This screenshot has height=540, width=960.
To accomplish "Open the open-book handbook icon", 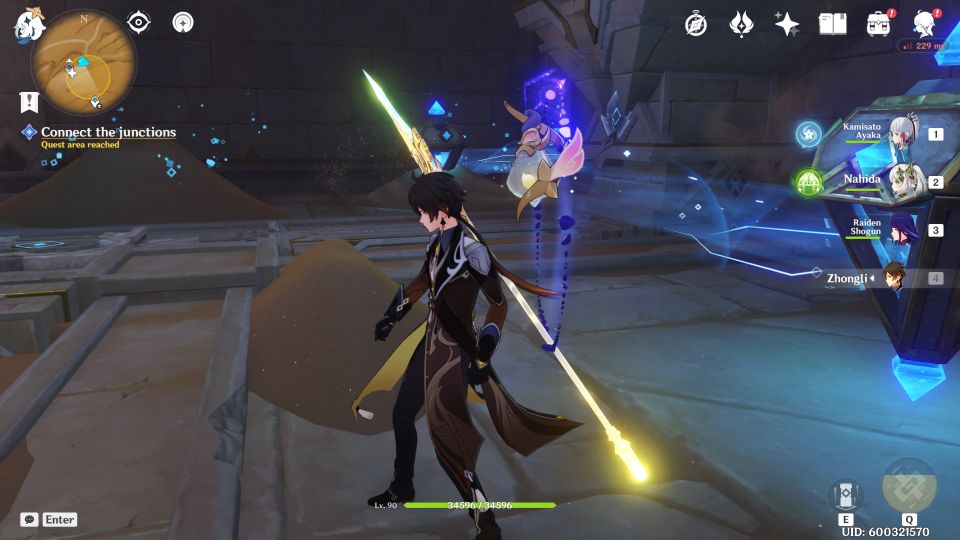I will point(832,24).
